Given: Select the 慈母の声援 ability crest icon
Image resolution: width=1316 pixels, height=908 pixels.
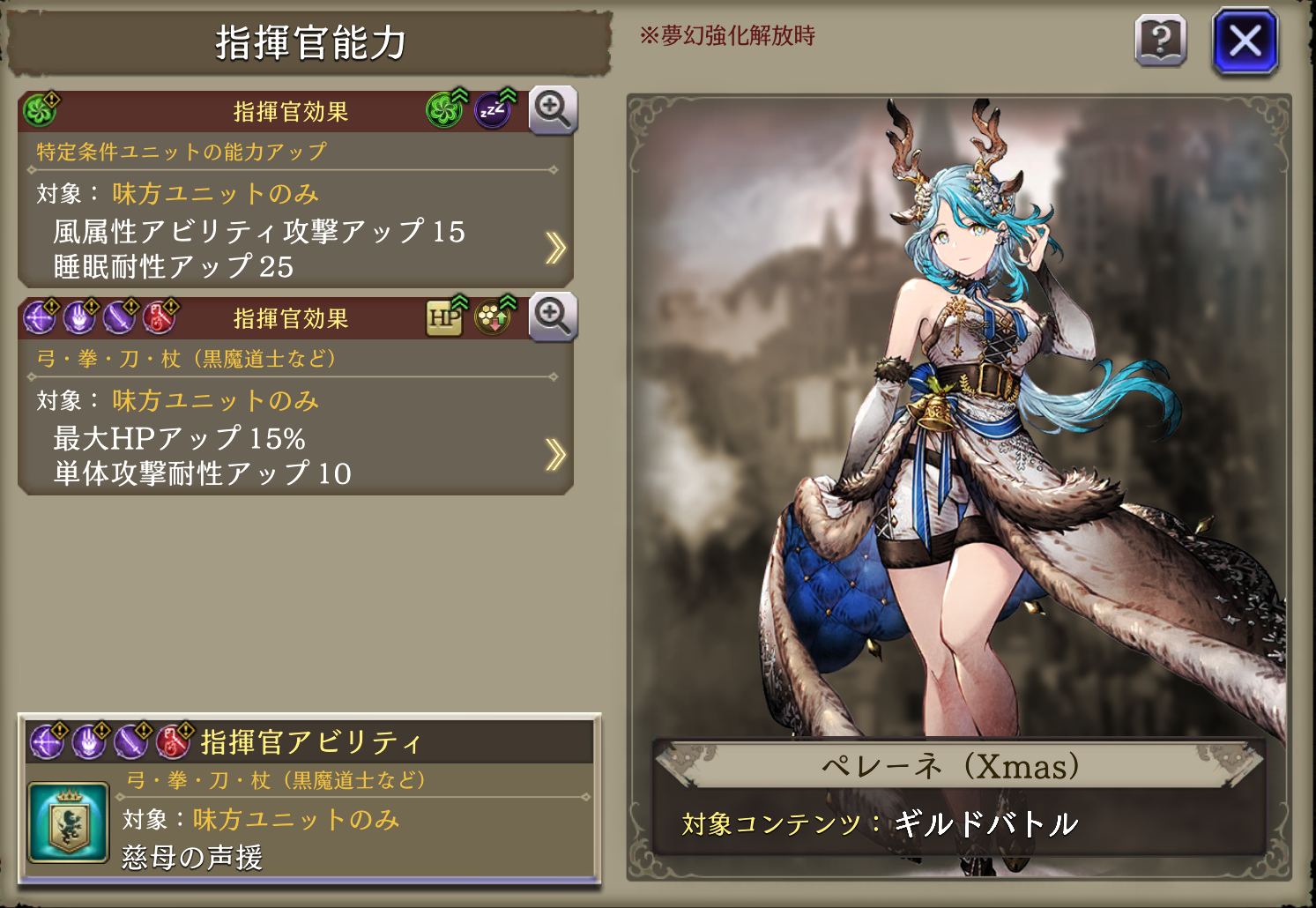Looking at the screenshot, I should 68,822.
